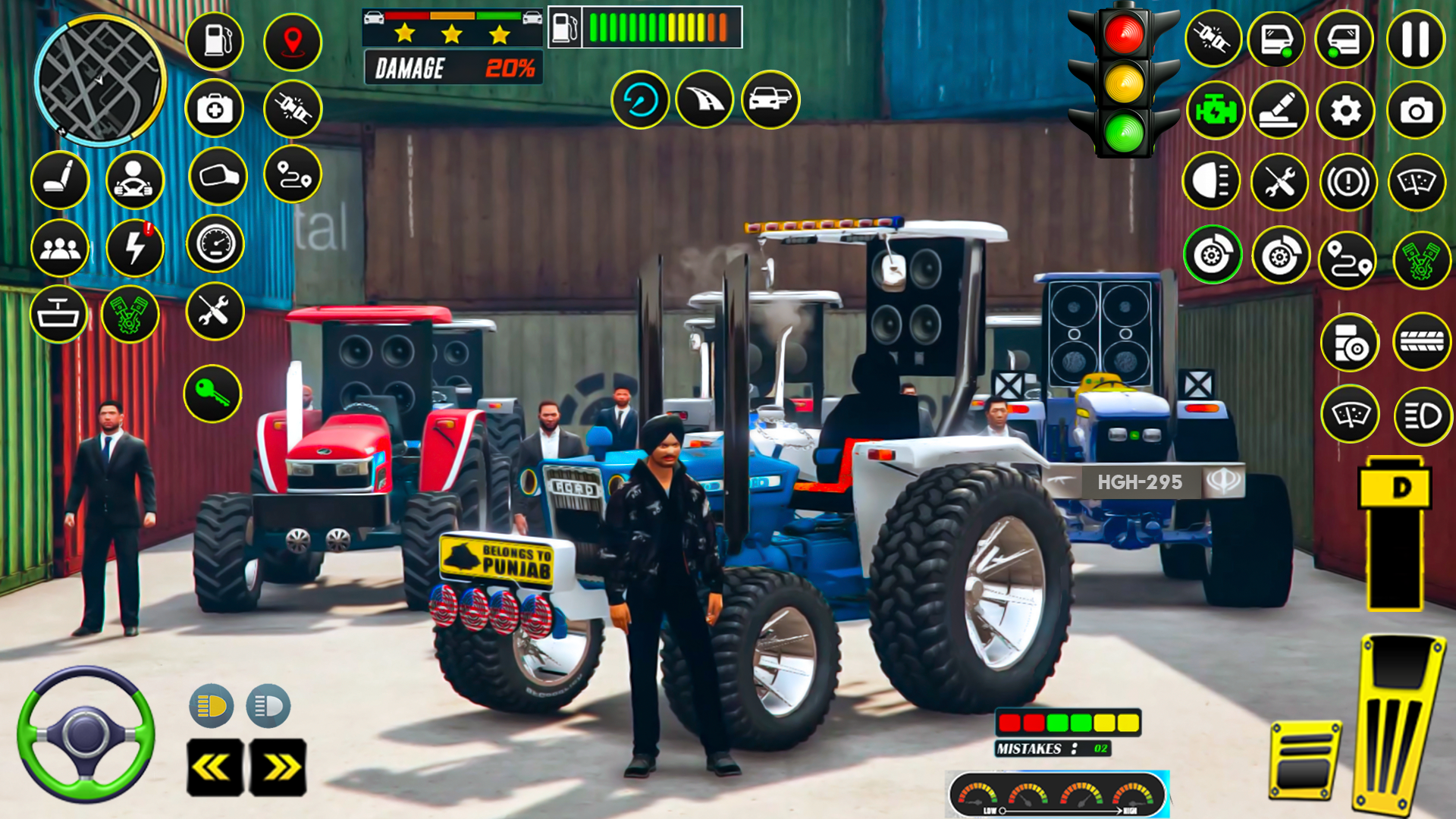Image resolution: width=1456 pixels, height=819 pixels.
Task: Select the green key ignition icon
Action: (x=213, y=392)
